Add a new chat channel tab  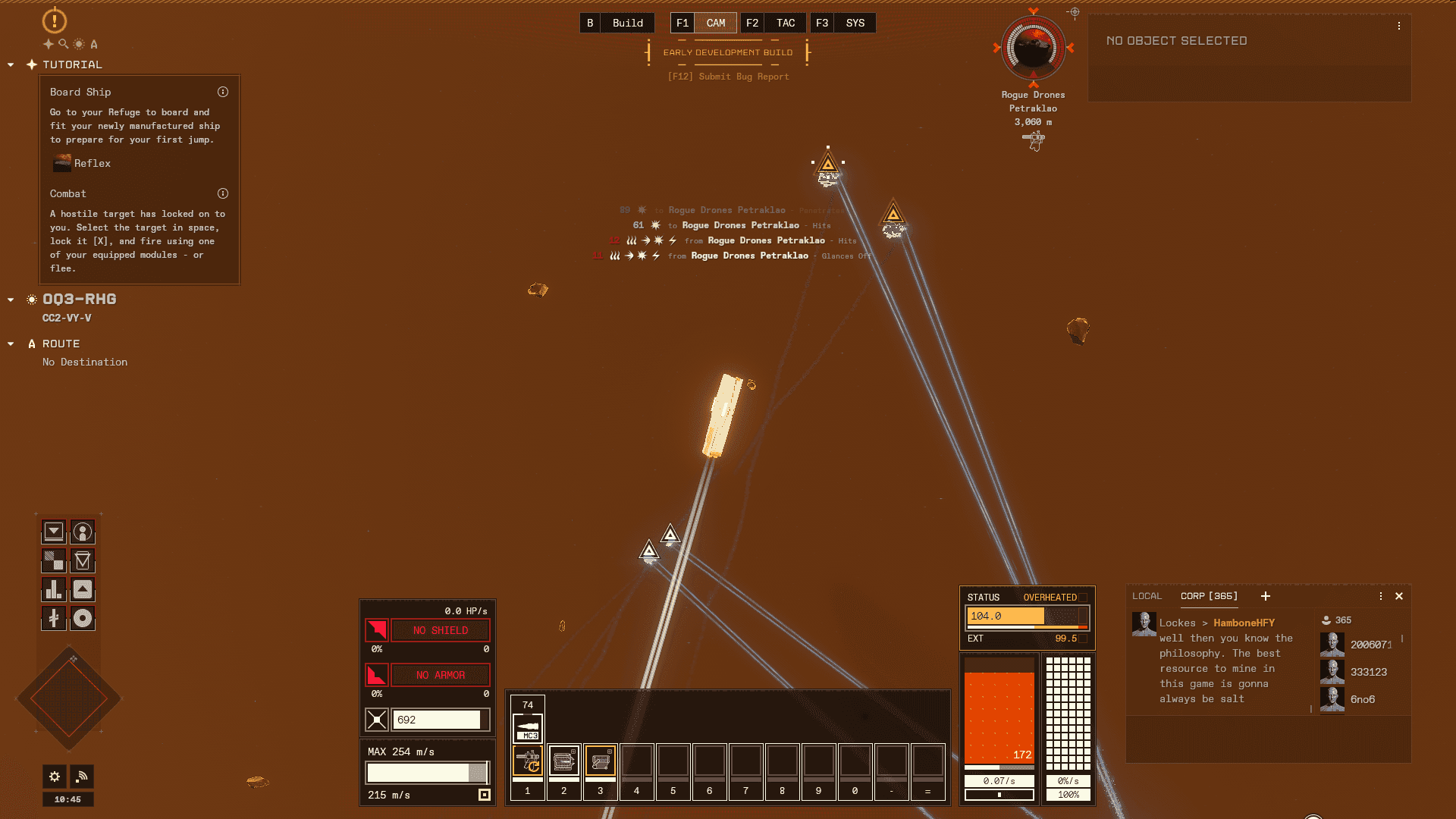tap(1266, 597)
